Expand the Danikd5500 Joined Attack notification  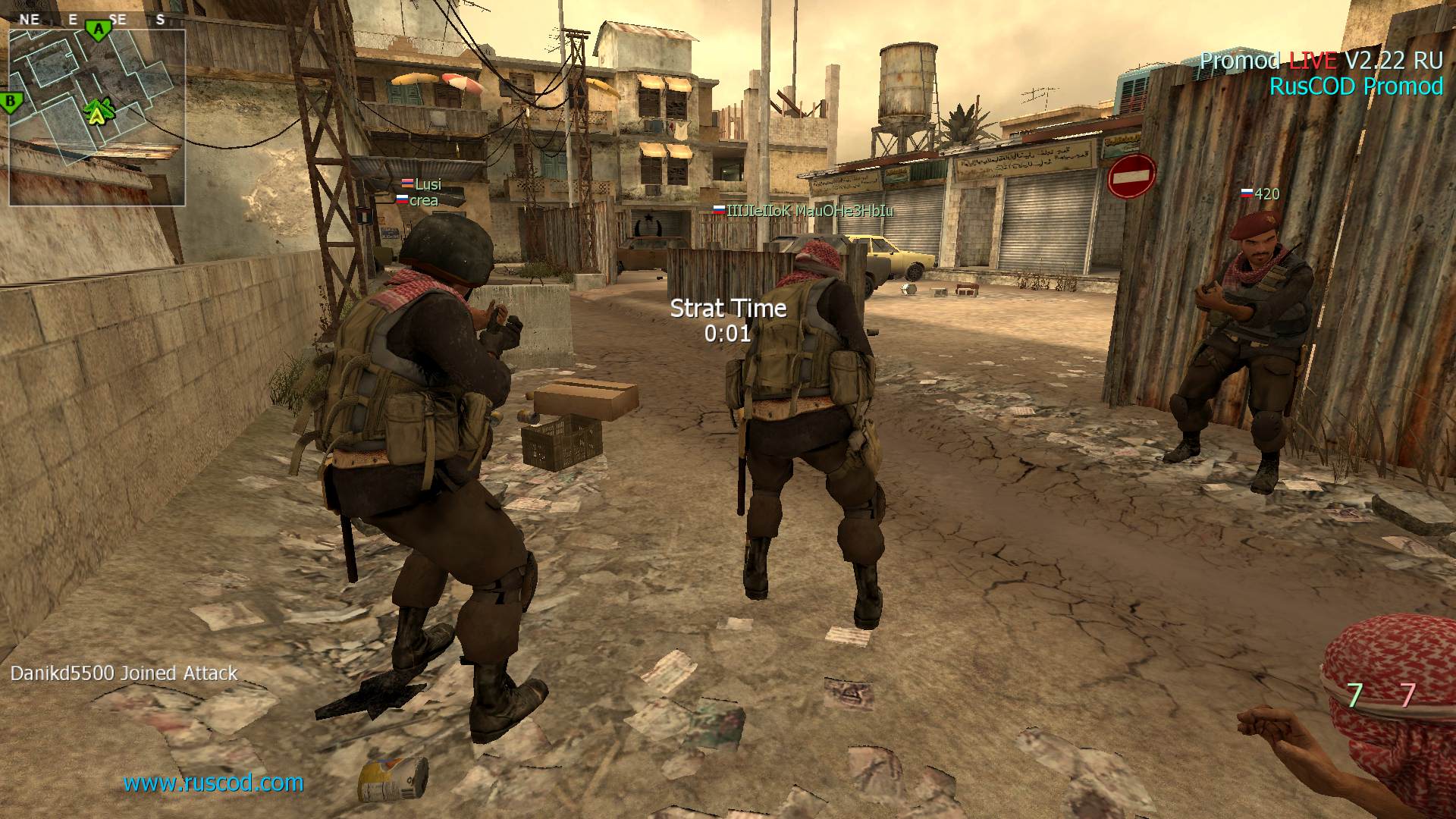(124, 673)
